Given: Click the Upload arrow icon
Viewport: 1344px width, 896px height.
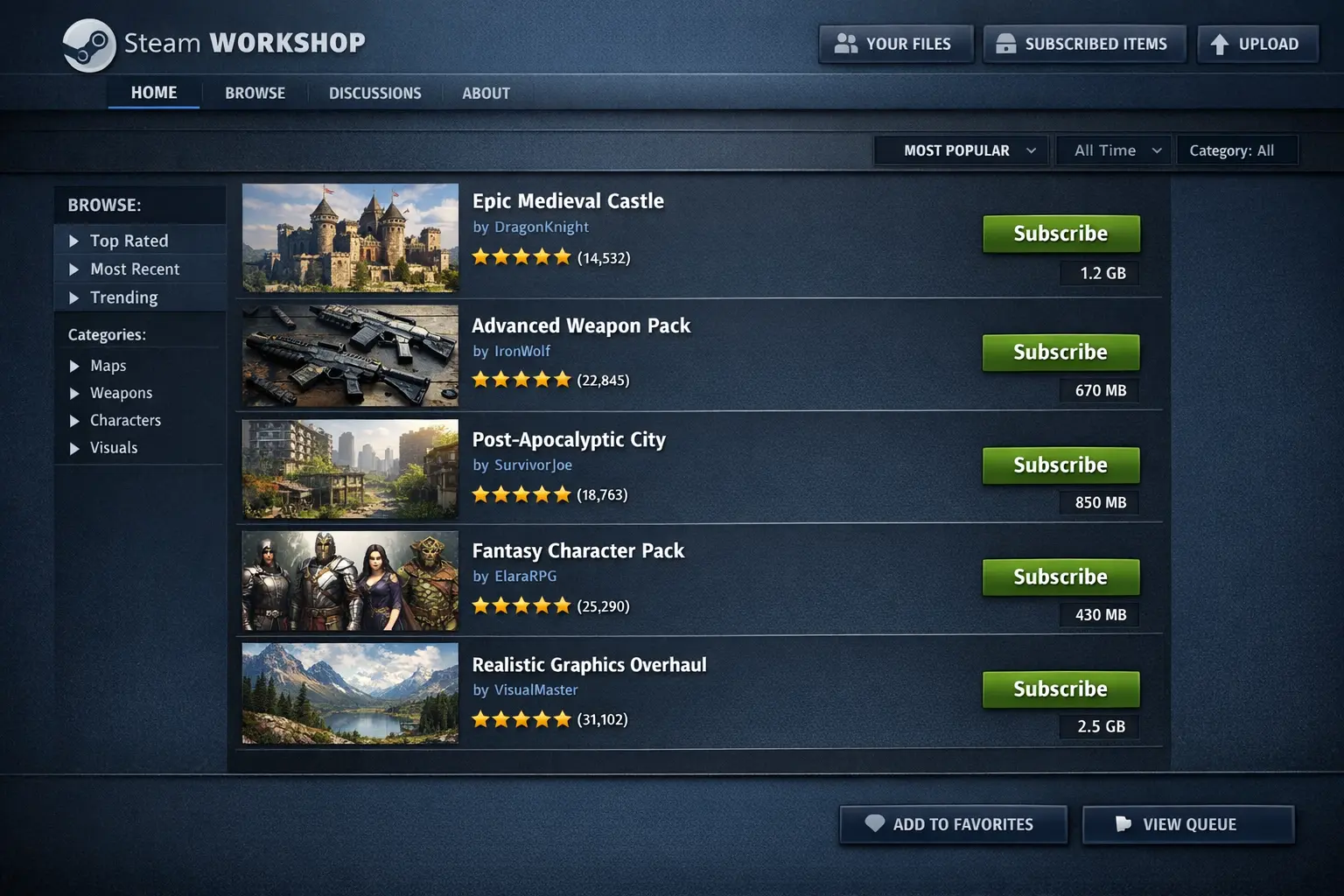Looking at the screenshot, I should point(1221,43).
